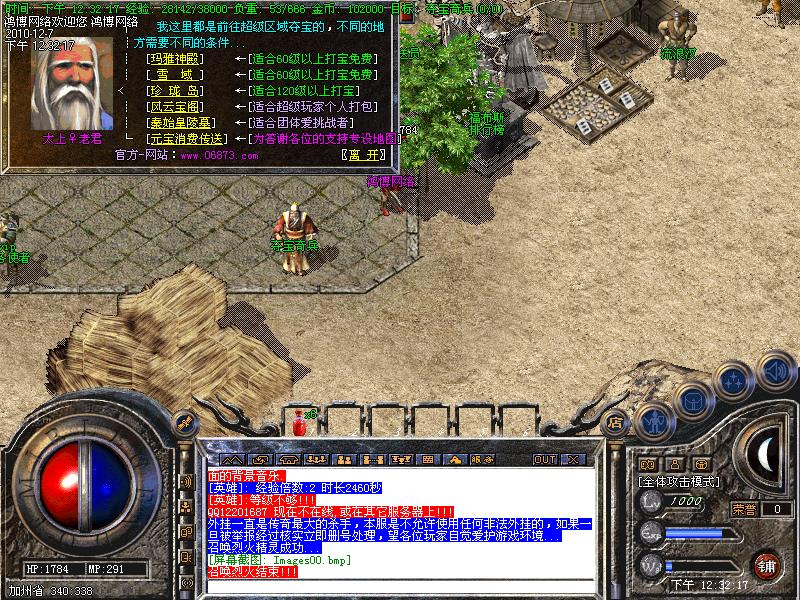The height and width of the screenshot is (600, 800).
Task: Choose the 凤云宝阁 teleport option
Action: pyautogui.click(x=175, y=107)
